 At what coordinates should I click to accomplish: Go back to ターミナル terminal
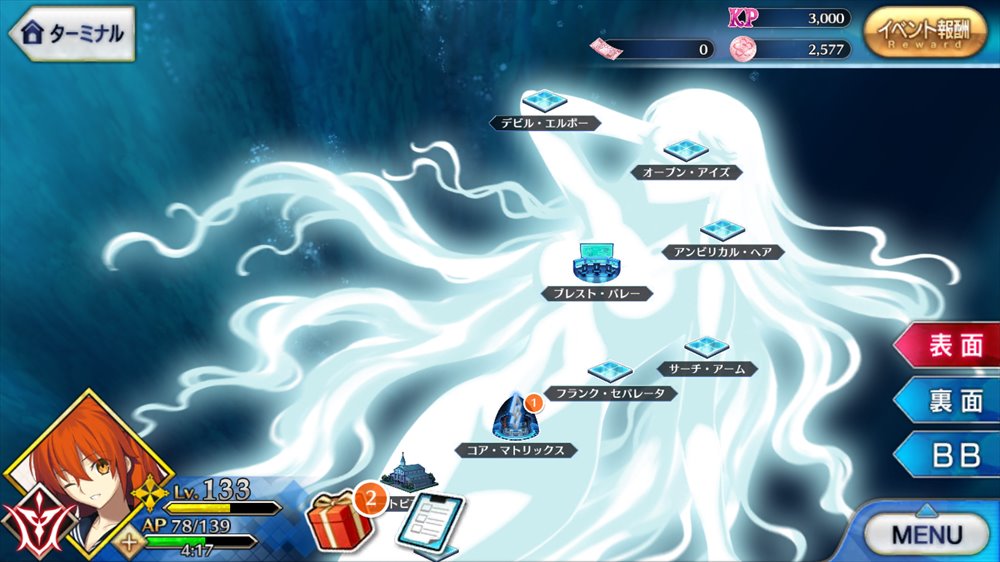pyautogui.click(x=72, y=33)
